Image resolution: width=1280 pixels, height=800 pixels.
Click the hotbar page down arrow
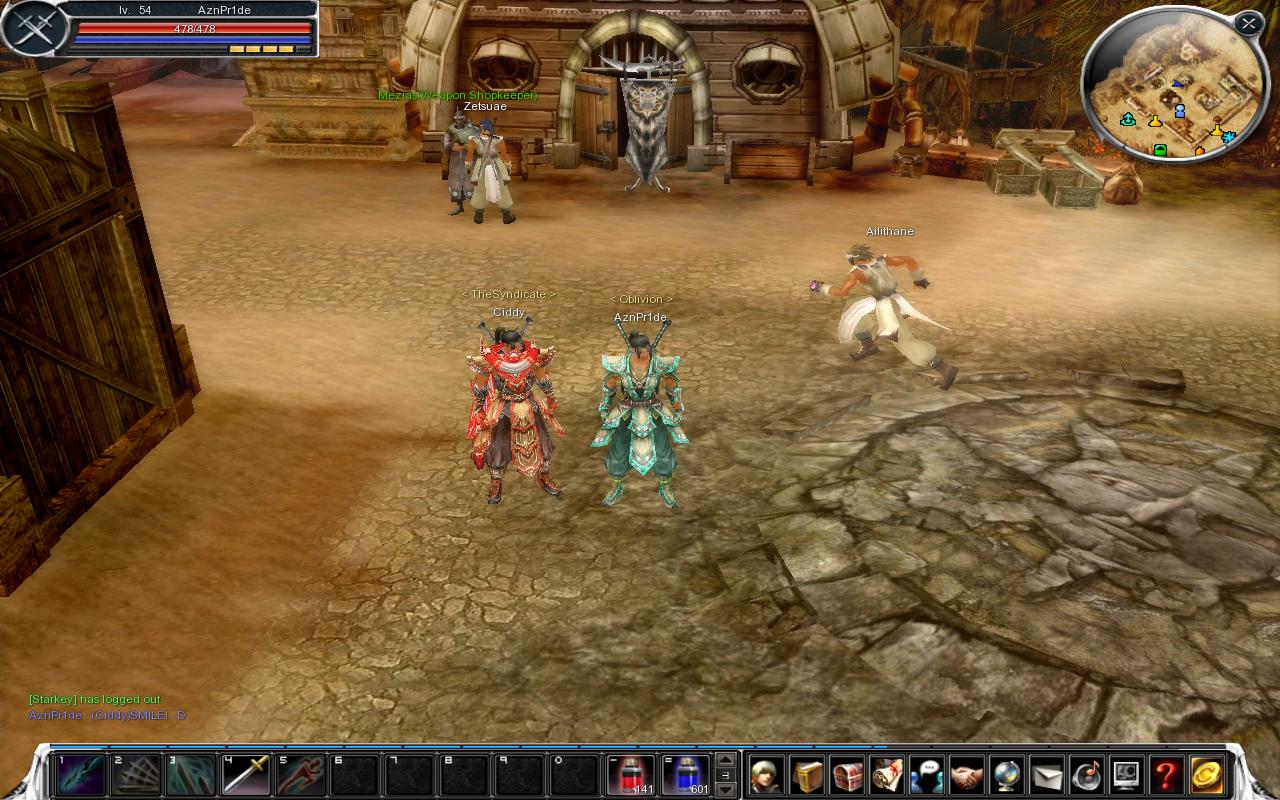click(725, 790)
